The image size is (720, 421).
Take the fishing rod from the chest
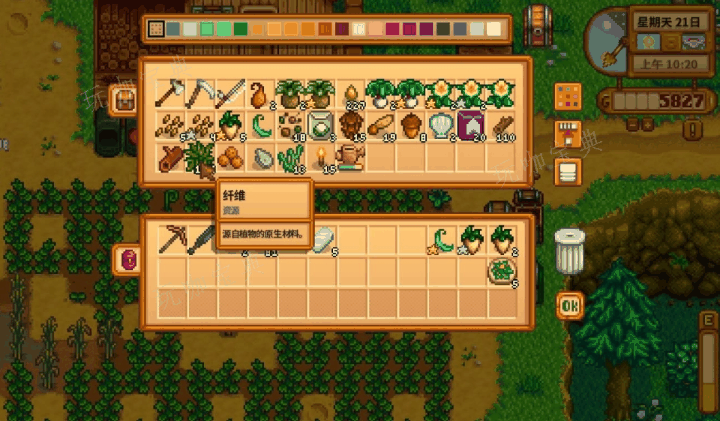[231, 94]
